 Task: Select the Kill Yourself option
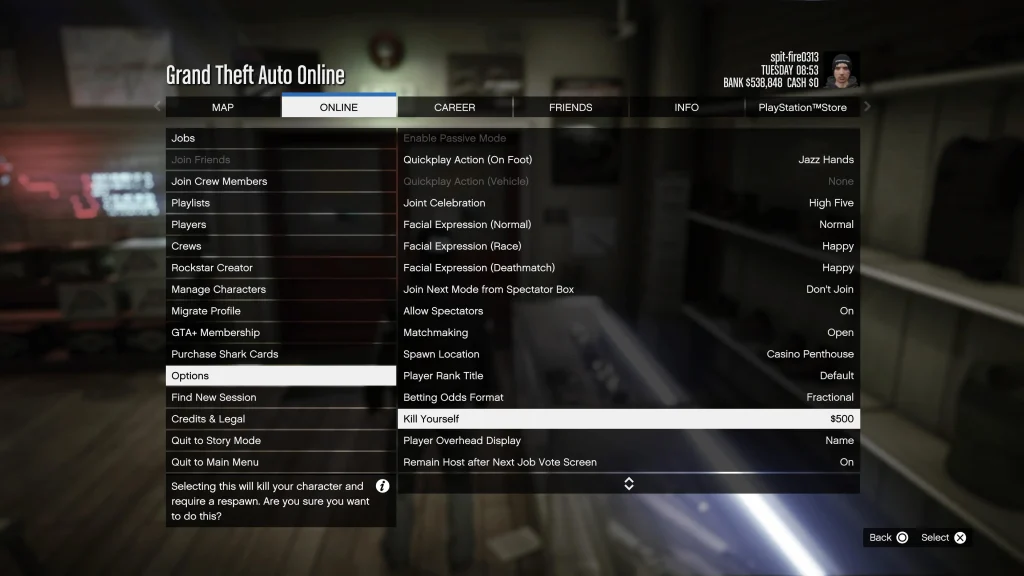click(628, 419)
